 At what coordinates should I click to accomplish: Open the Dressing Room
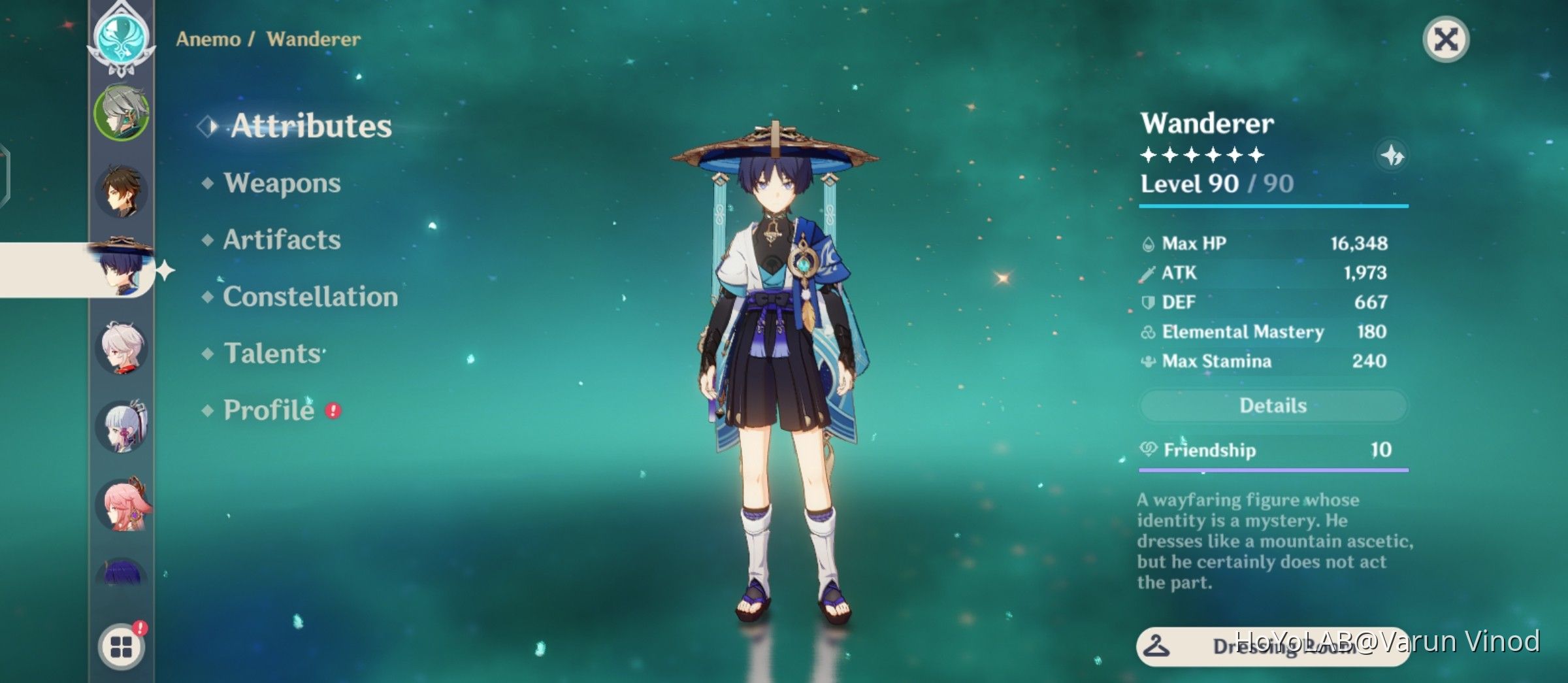[1273, 646]
